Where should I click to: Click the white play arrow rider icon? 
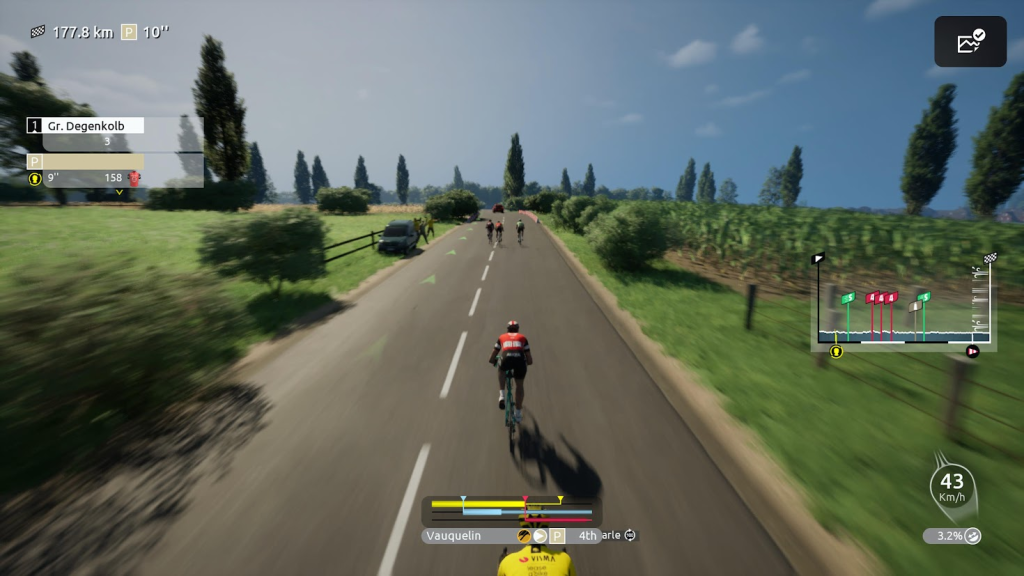[540, 536]
